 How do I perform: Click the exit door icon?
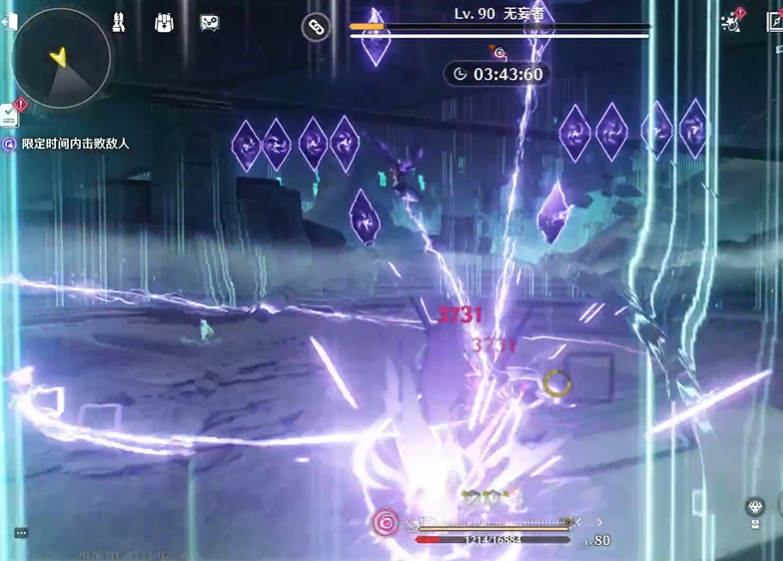click(x=9, y=22)
